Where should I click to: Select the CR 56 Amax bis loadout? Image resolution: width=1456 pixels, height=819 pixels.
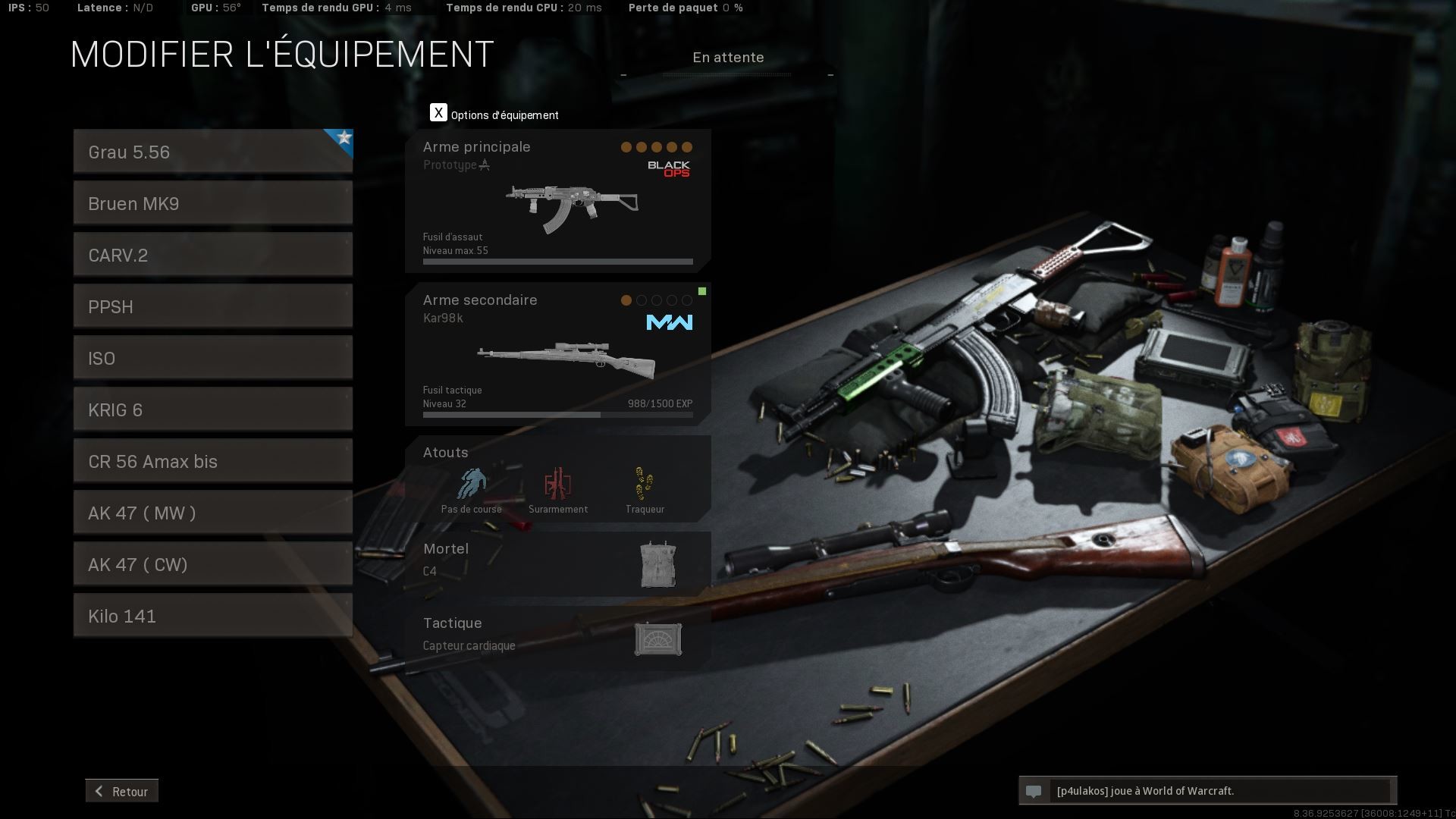click(x=212, y=461)
